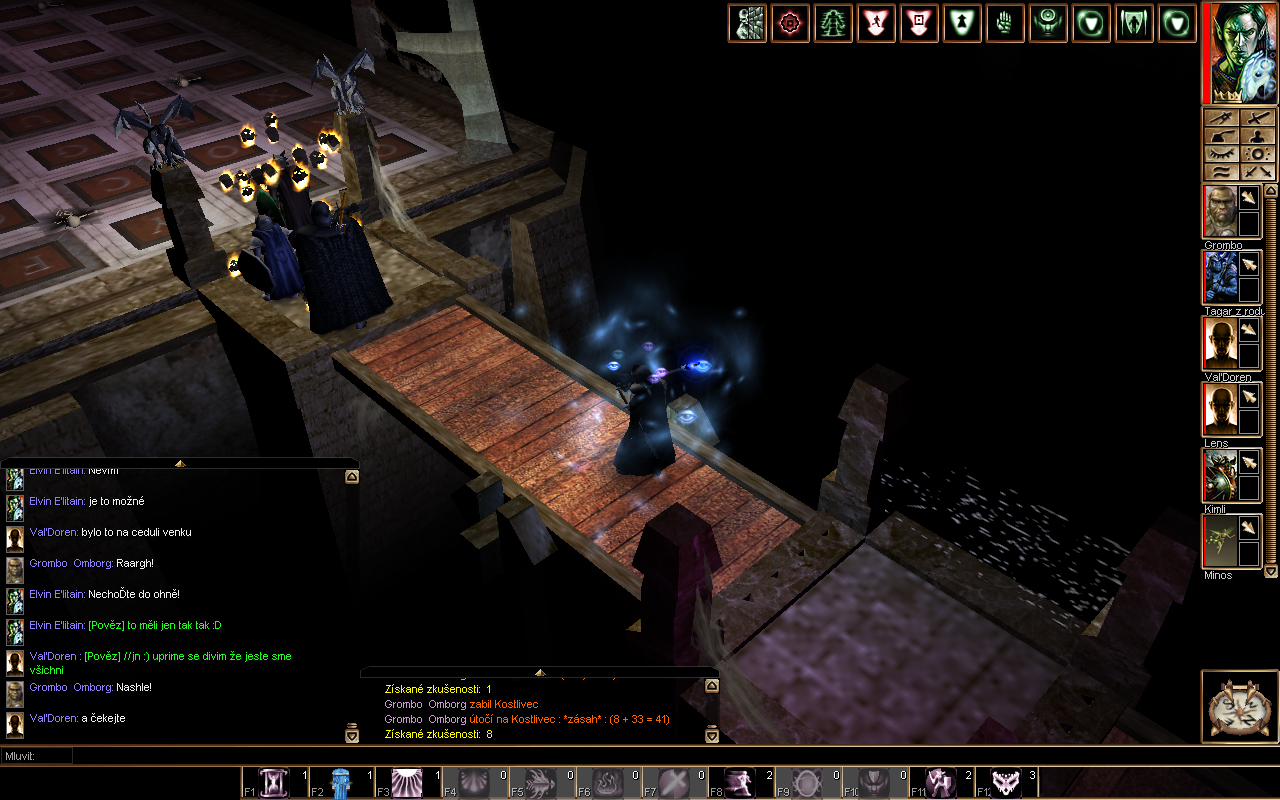
Task: Select the blue Tagar party portrait
Action: [x=1220, y=277]
